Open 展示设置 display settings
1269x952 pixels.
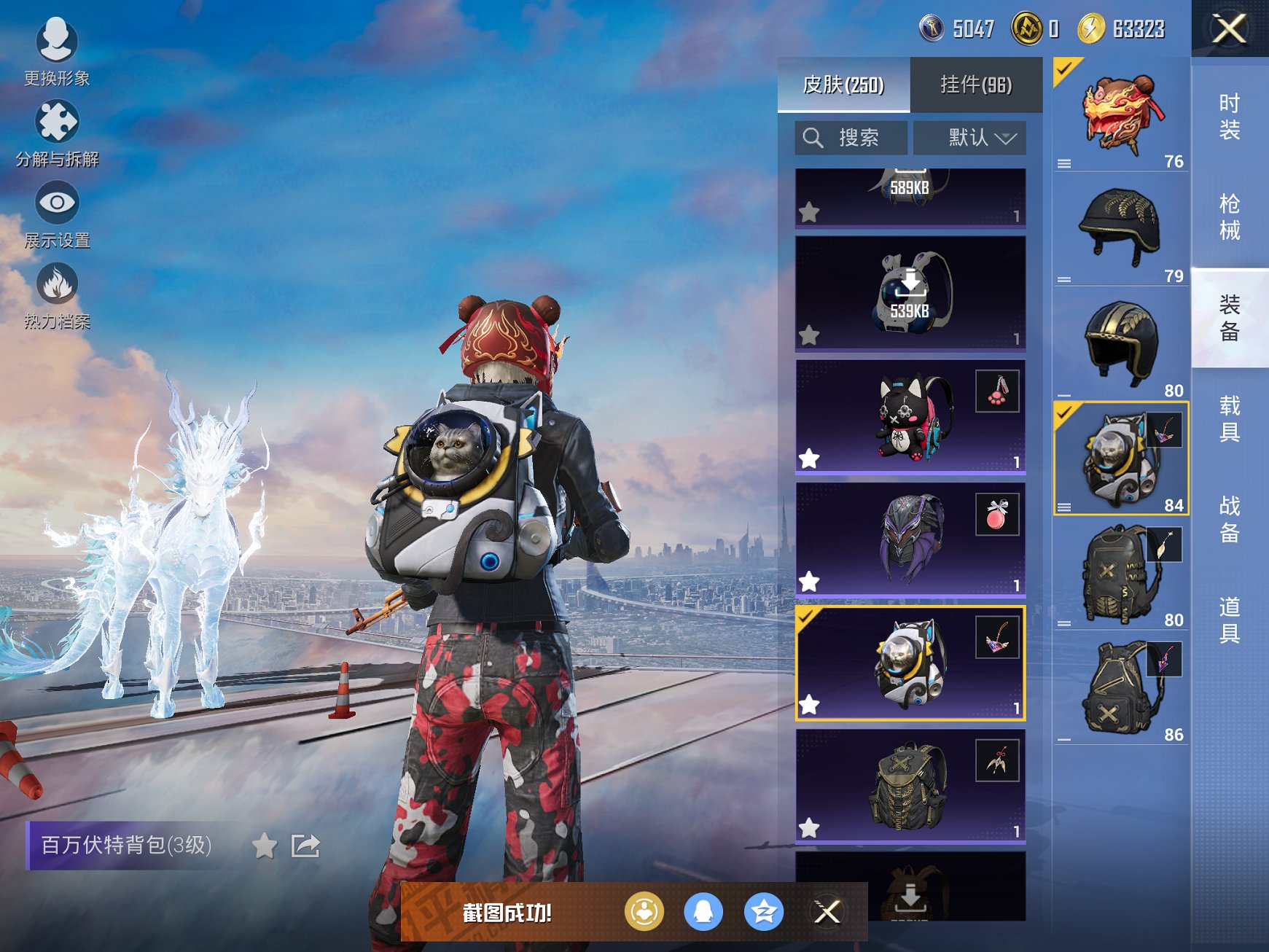57,214
